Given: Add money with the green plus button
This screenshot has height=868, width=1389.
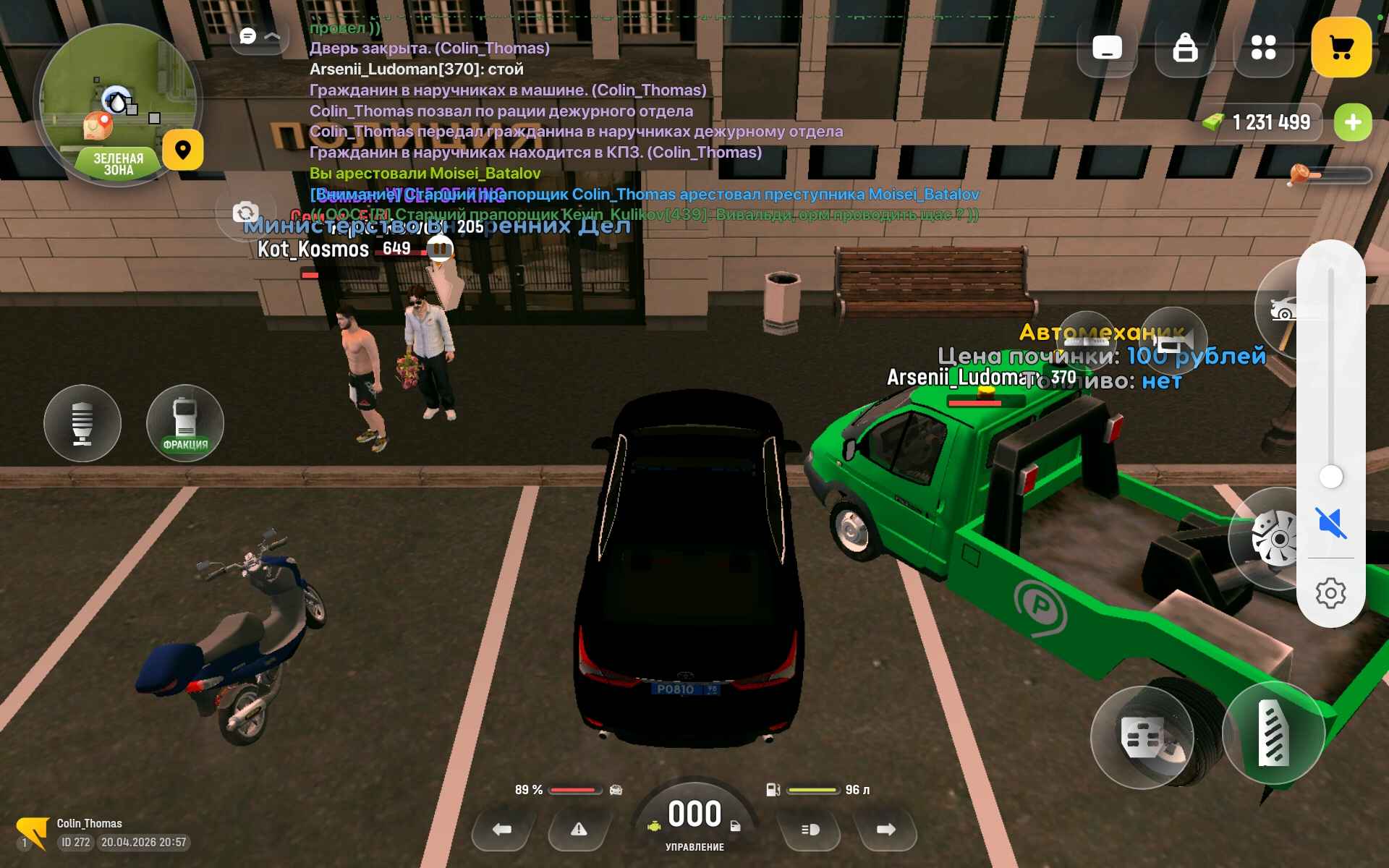Looking at the screenshot, I should [x=1352, y=122].
